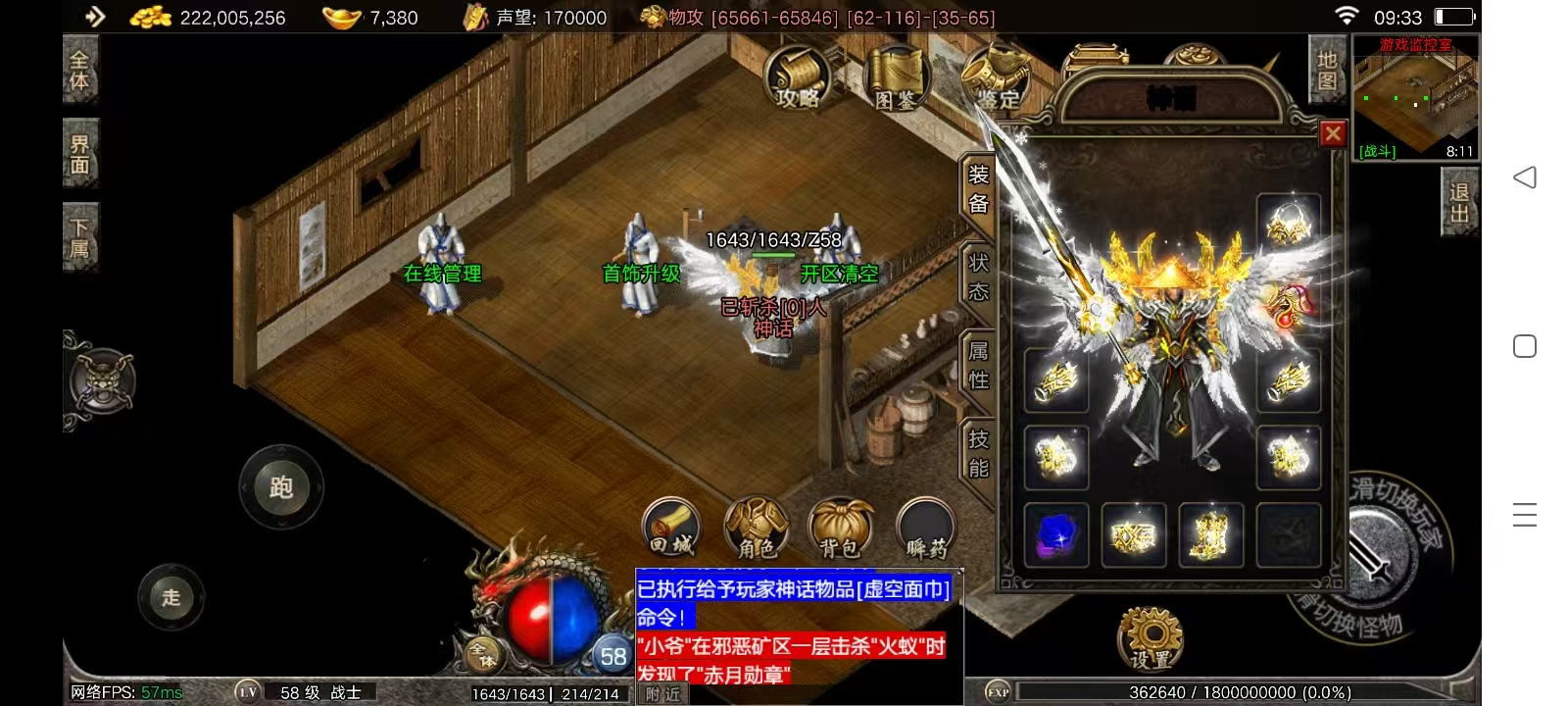Viewport: 1568px width, 706px height.
Task: Toggle the 走 walk button
Action: pos(171,597)
